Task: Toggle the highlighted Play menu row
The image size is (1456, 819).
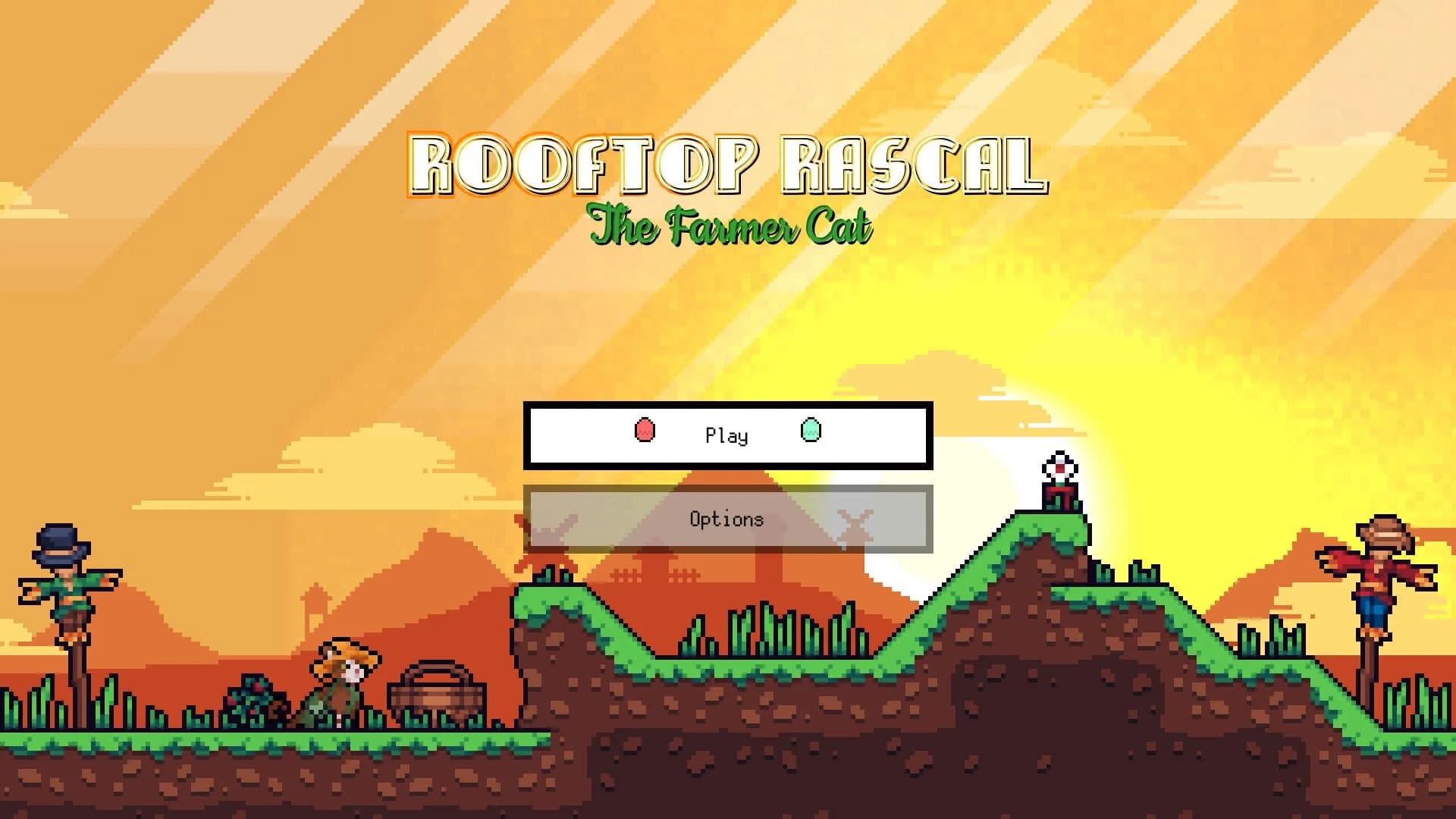Action: point(726,435)
